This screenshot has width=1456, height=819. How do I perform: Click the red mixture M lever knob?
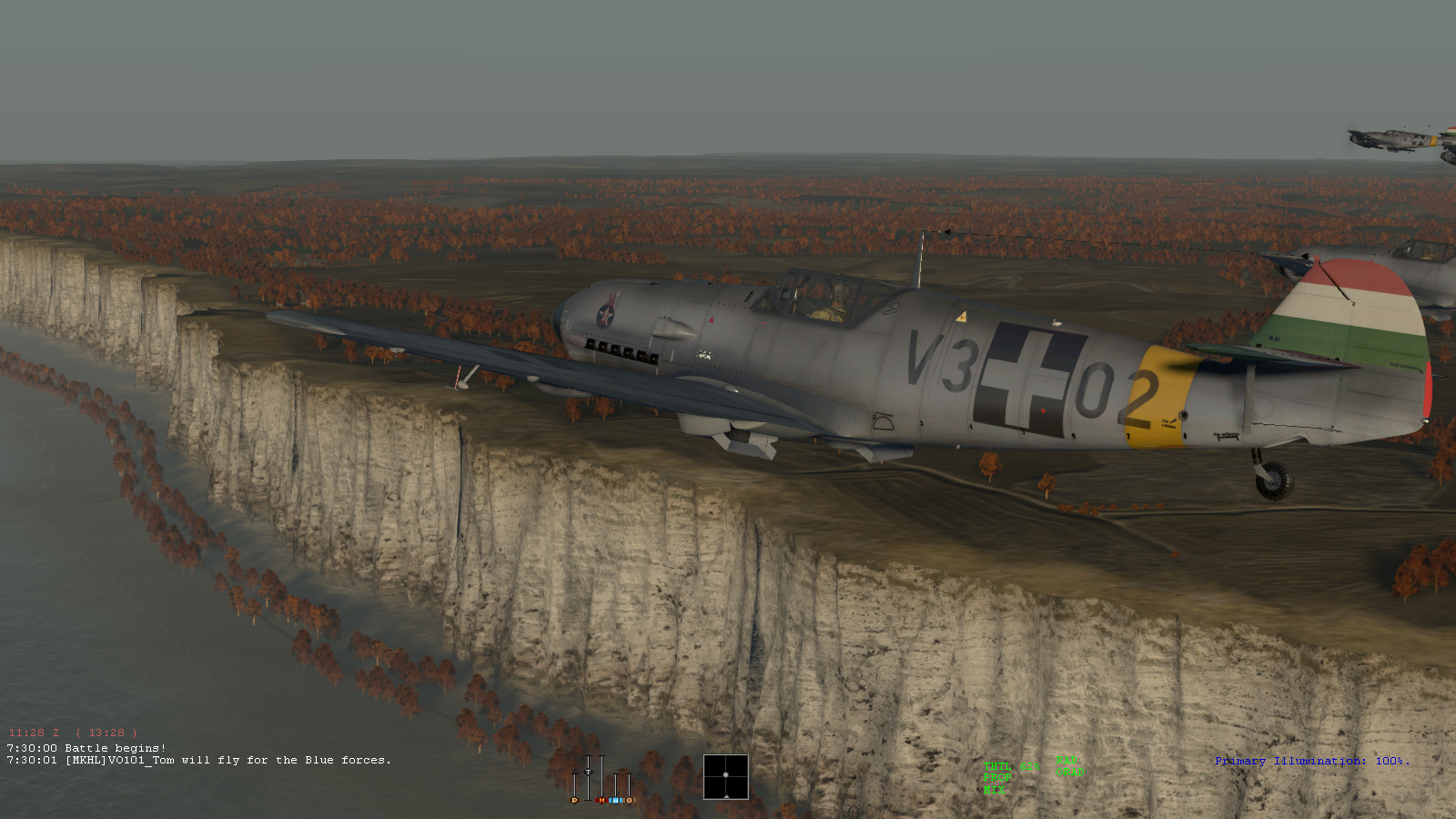point(602,801)
